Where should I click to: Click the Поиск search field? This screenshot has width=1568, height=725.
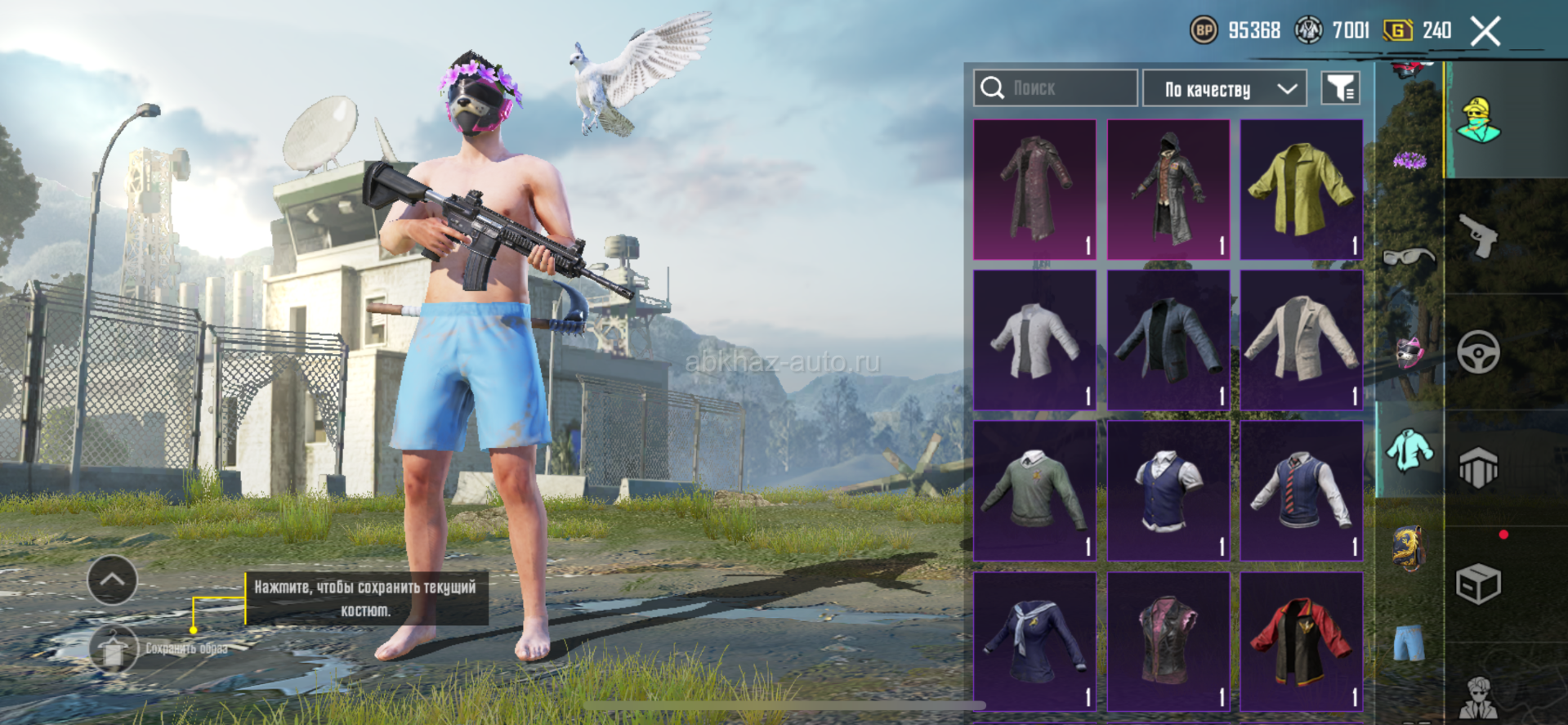tap(1055, 88)
